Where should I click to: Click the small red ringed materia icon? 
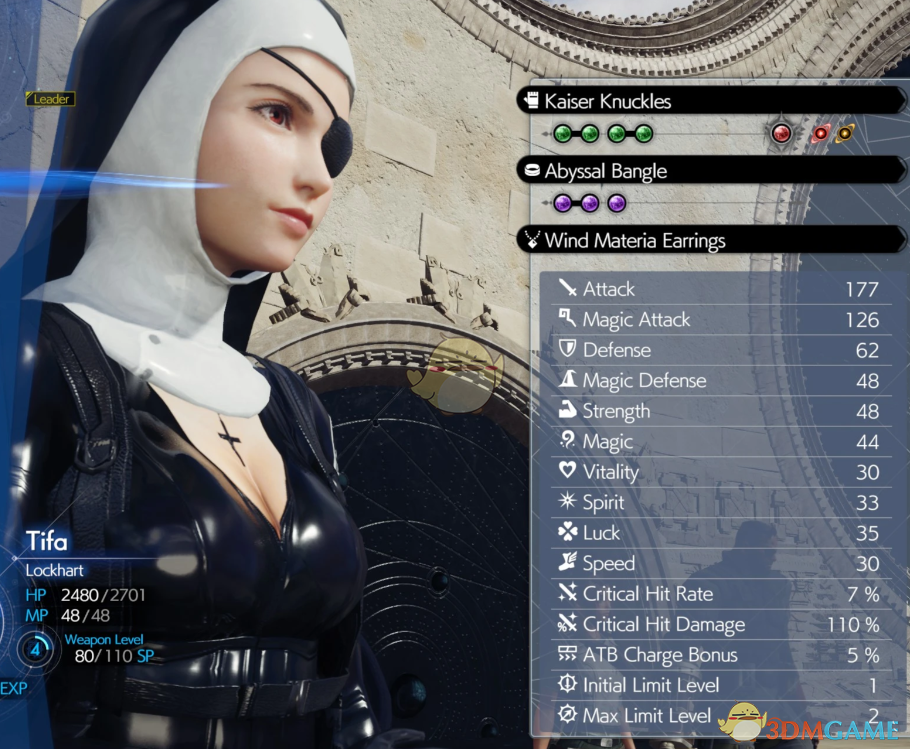point(821,133)
